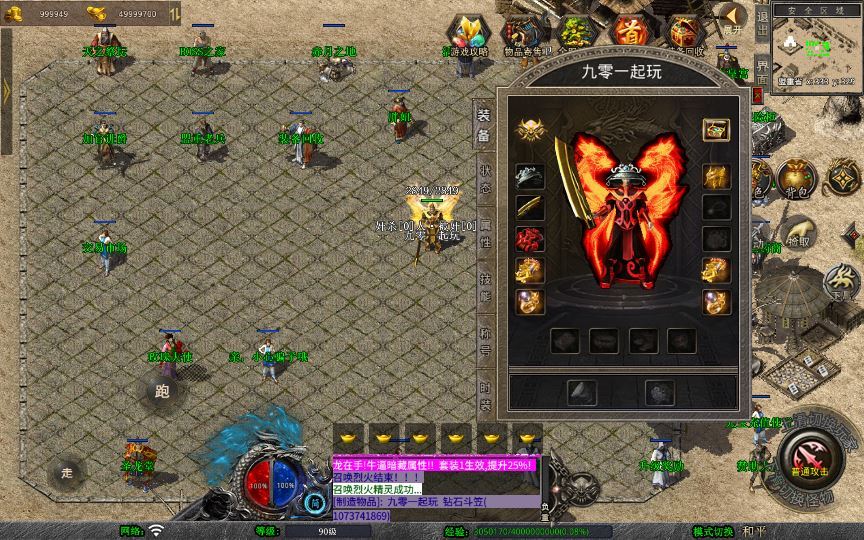The image size is (864, 540).
Task: Open the treasure chest icon in equipment panel
Action: (x=715, y=130)
